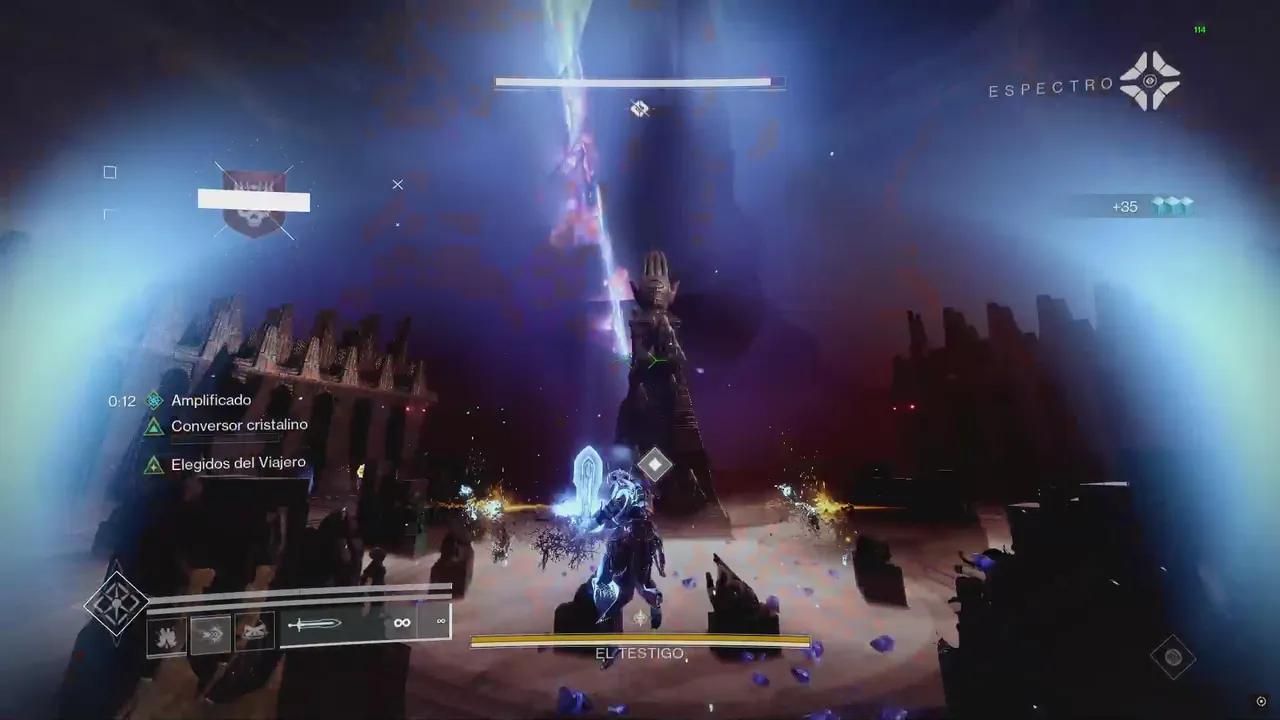Click the small boss icon under top bar
This screenshot has width=1280, height=720.
[640, 108]
